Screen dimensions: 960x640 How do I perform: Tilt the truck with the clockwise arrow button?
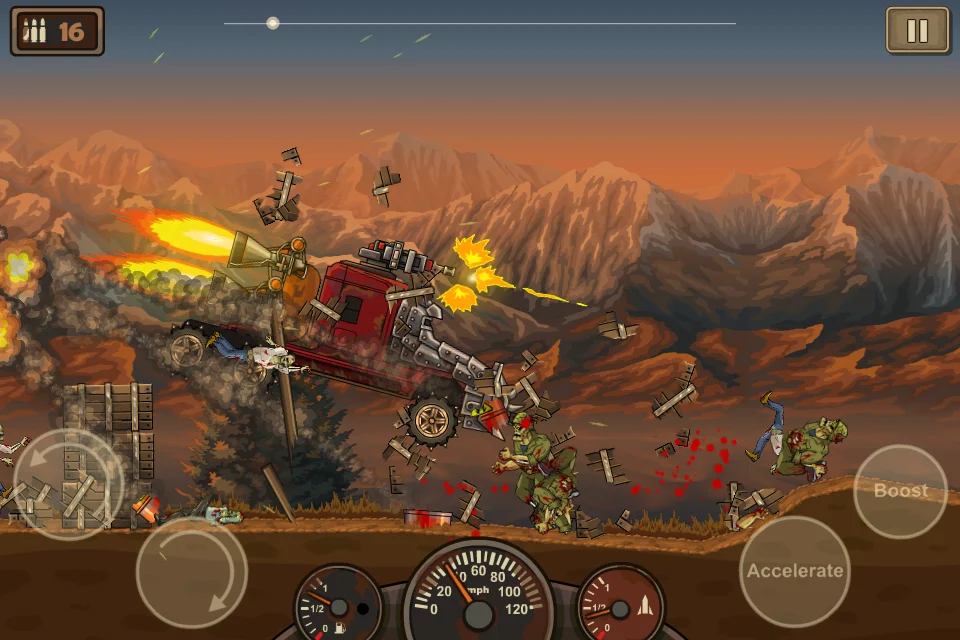(x=191, y=572)
